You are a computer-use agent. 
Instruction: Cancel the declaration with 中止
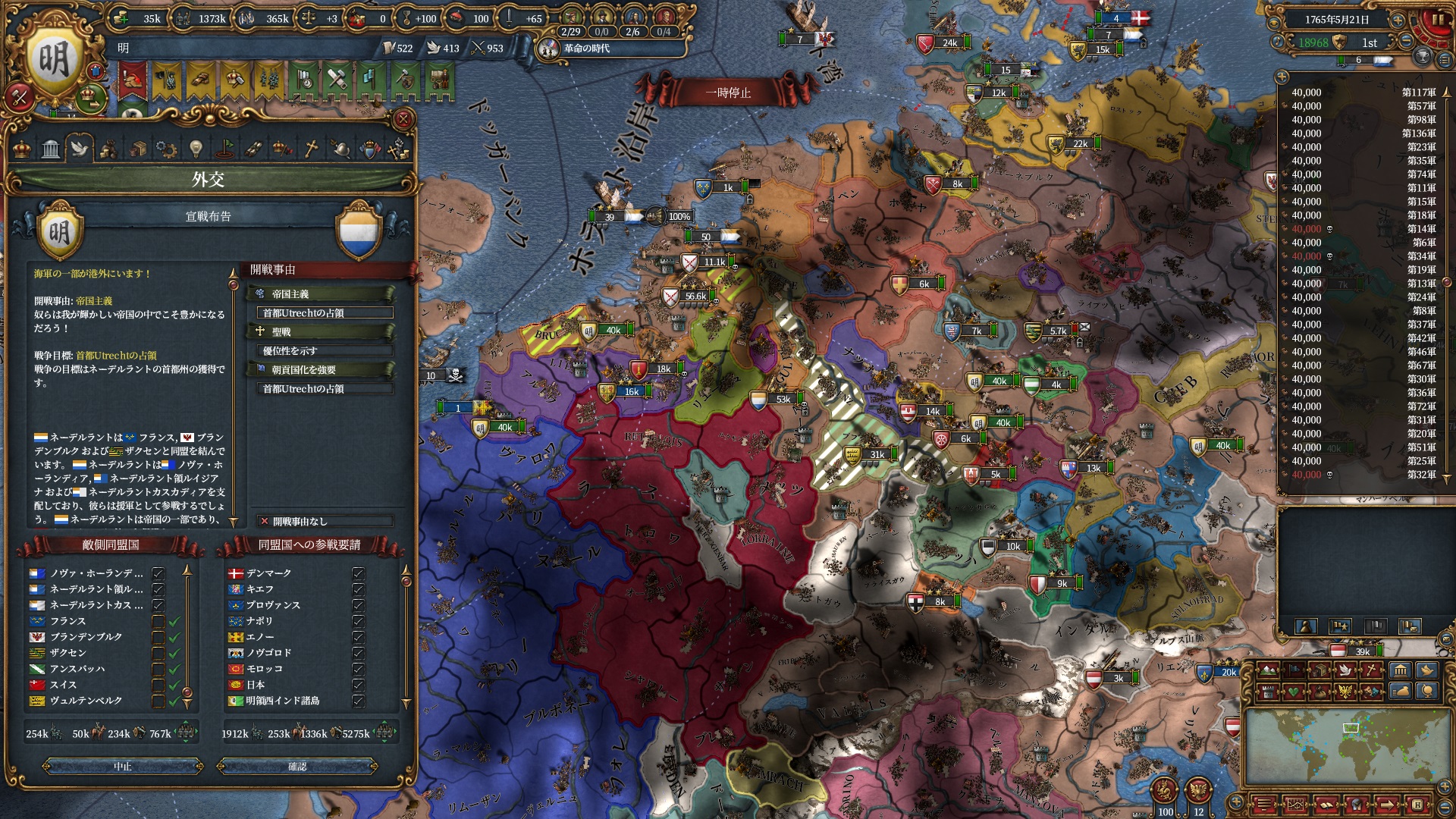coord(123,767)
